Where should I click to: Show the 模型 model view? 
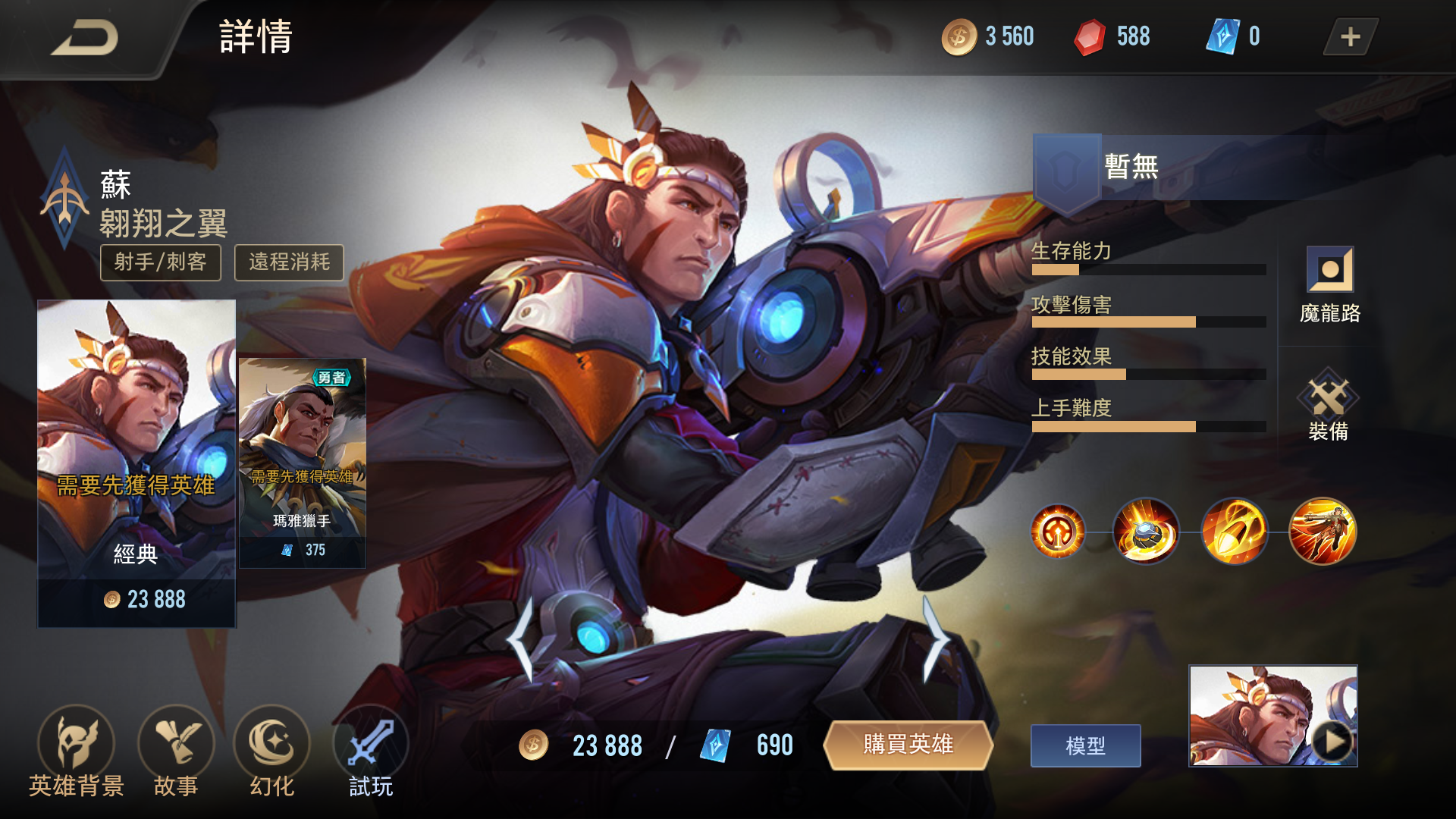pyautogui.click(x=1085, y=746)
